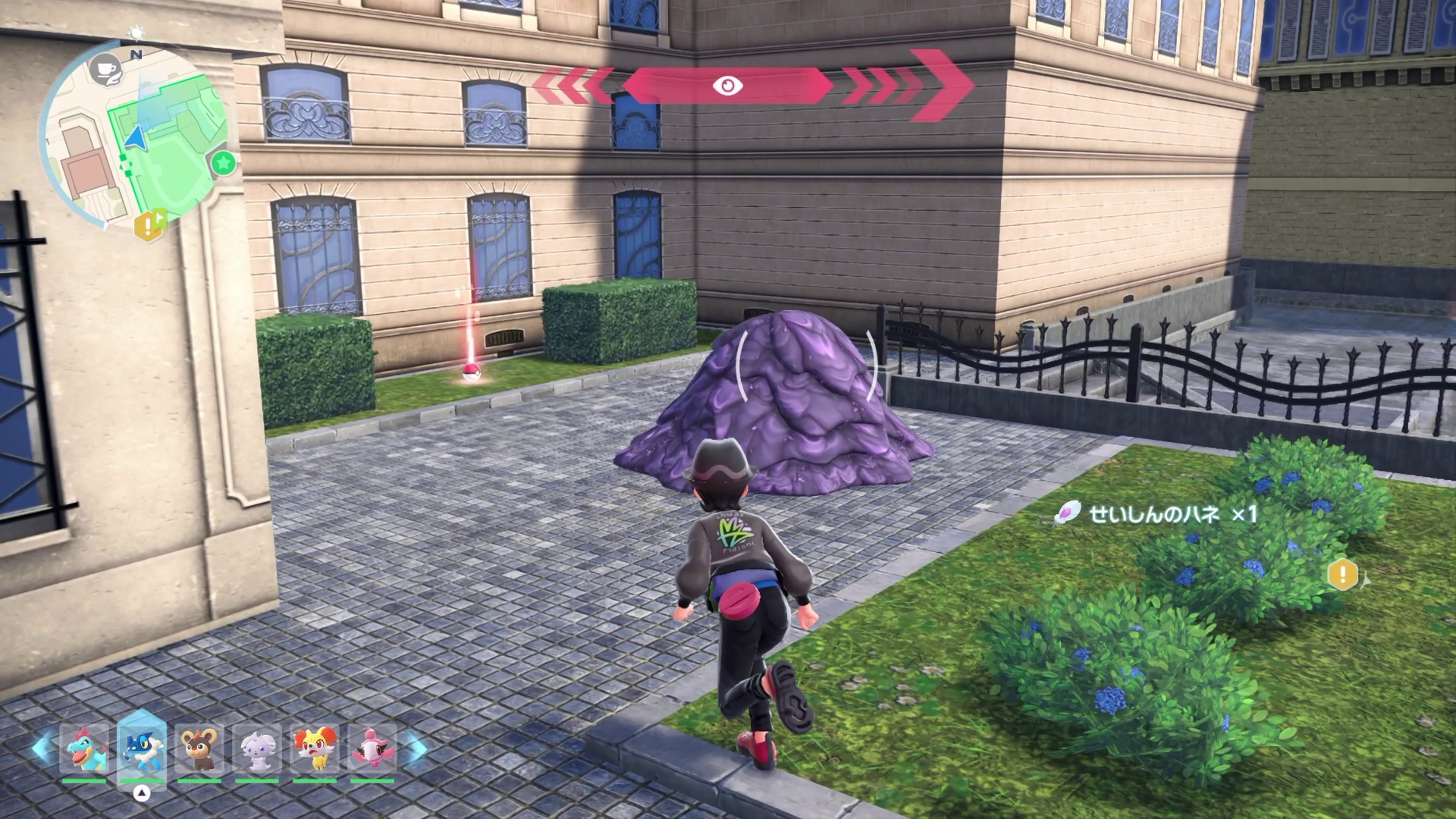1456x819 pixels.
Task: Click the red eye detection indicator
Action: click(x=727, y=86)
